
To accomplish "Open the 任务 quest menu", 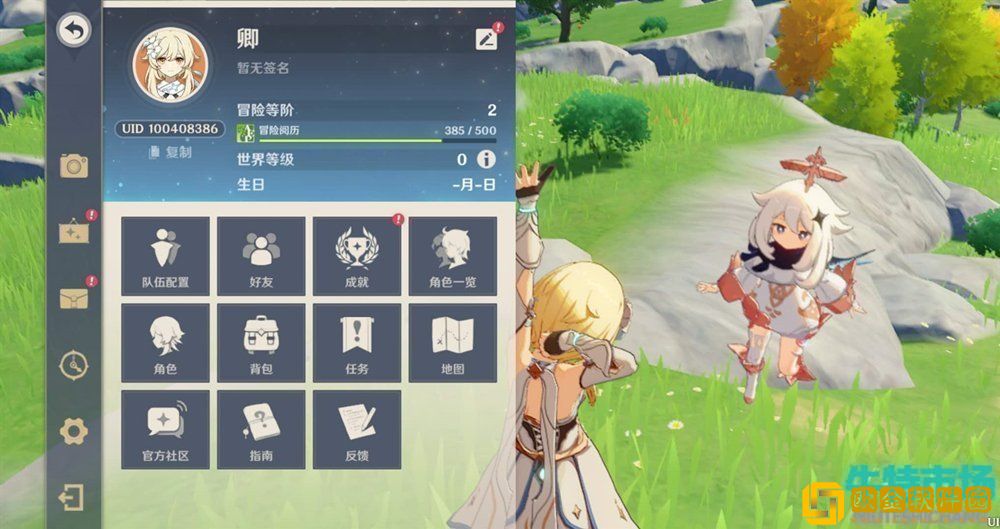I will click(357, 343).
